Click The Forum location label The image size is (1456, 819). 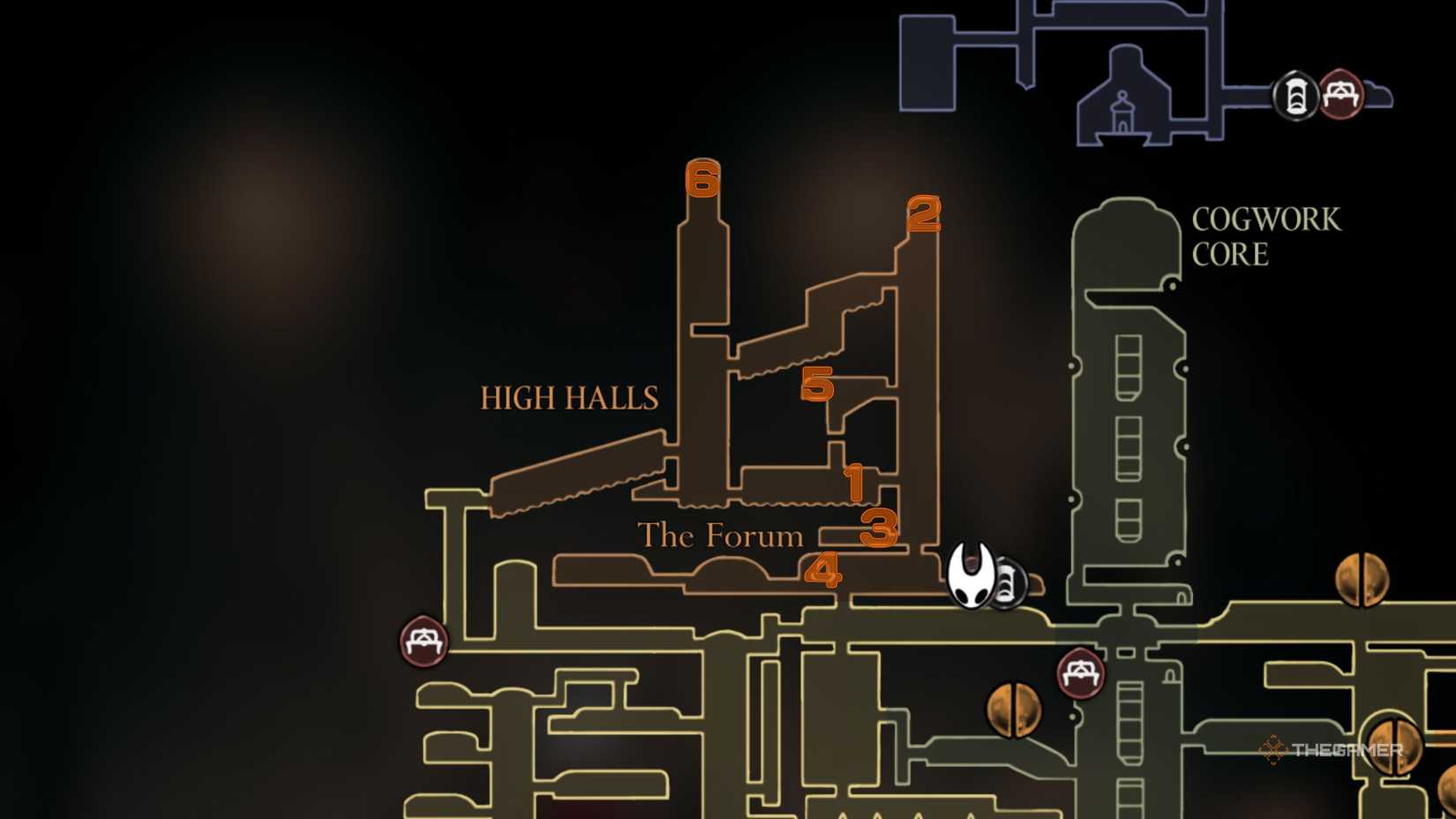(x=720, y=536)
